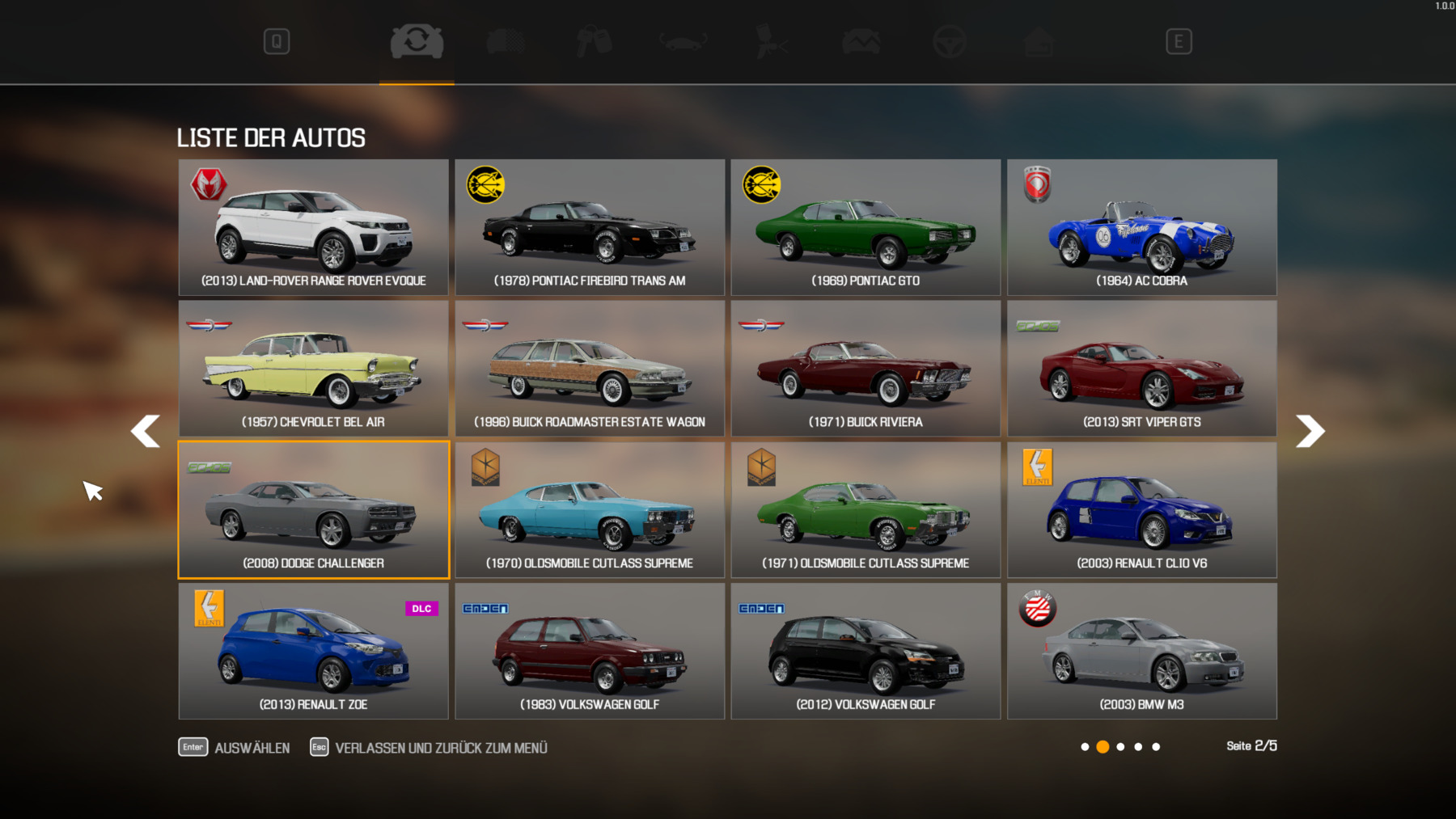Pick the 1971 Oldsmobile Cutlass Supreme
This screenshot has height=819, width=1456.
tap(866, 510)
